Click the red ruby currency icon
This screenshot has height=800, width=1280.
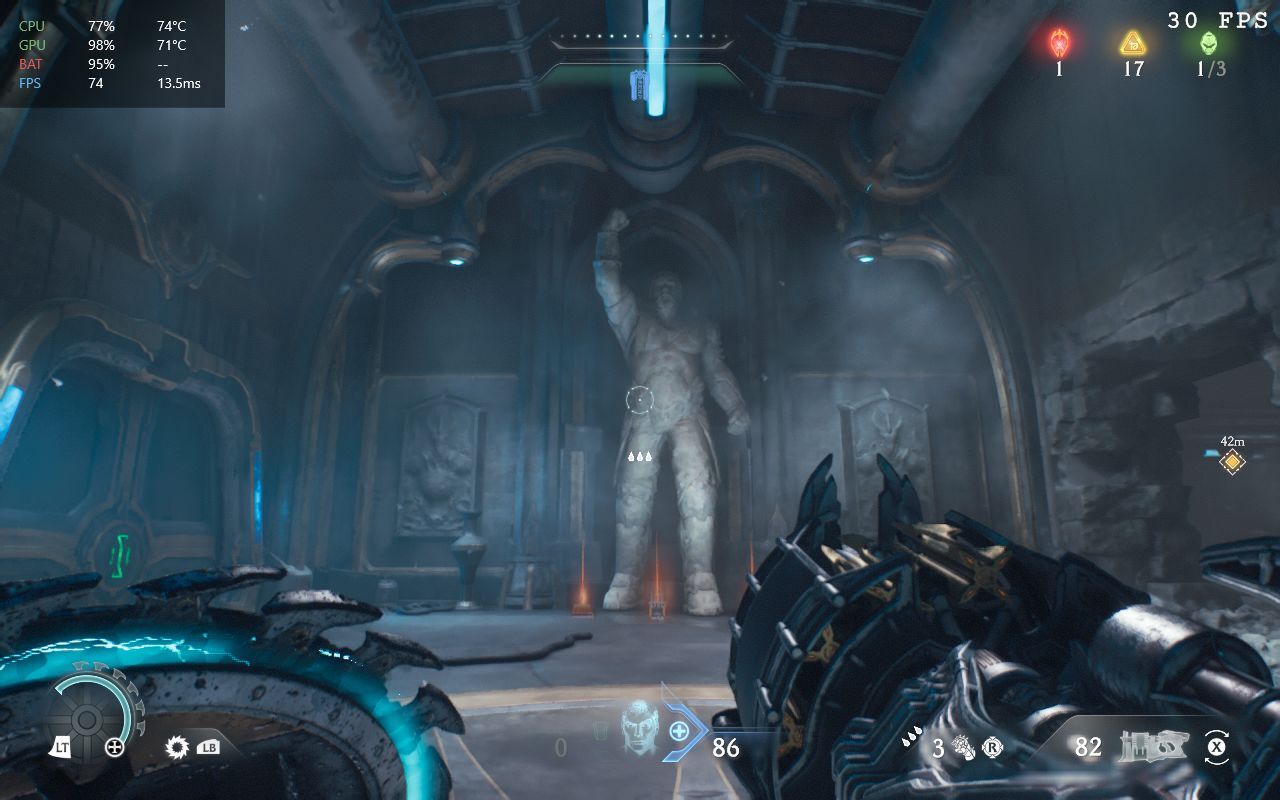pos(1059,43)
